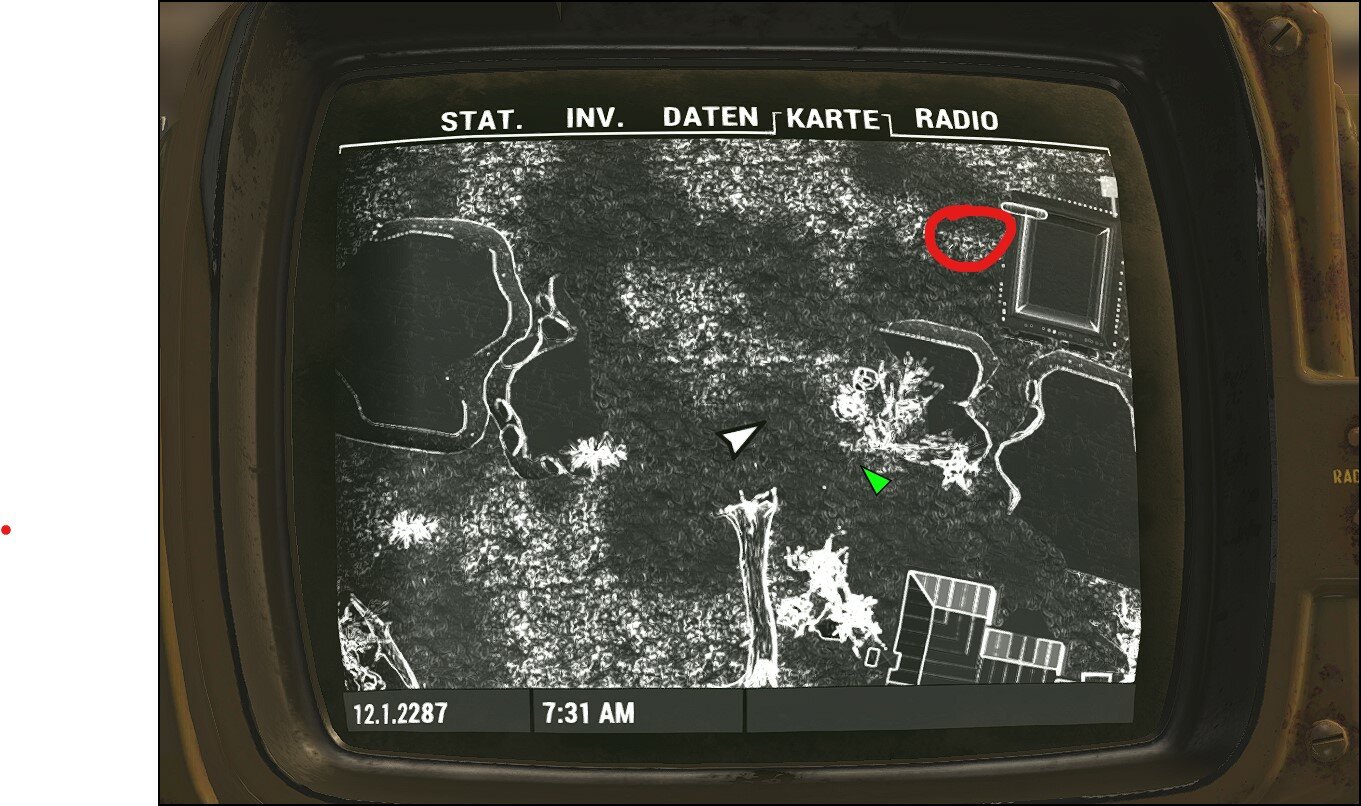Select the white player position arrow on map
The image size is (1361, 806).
(736, 437)
